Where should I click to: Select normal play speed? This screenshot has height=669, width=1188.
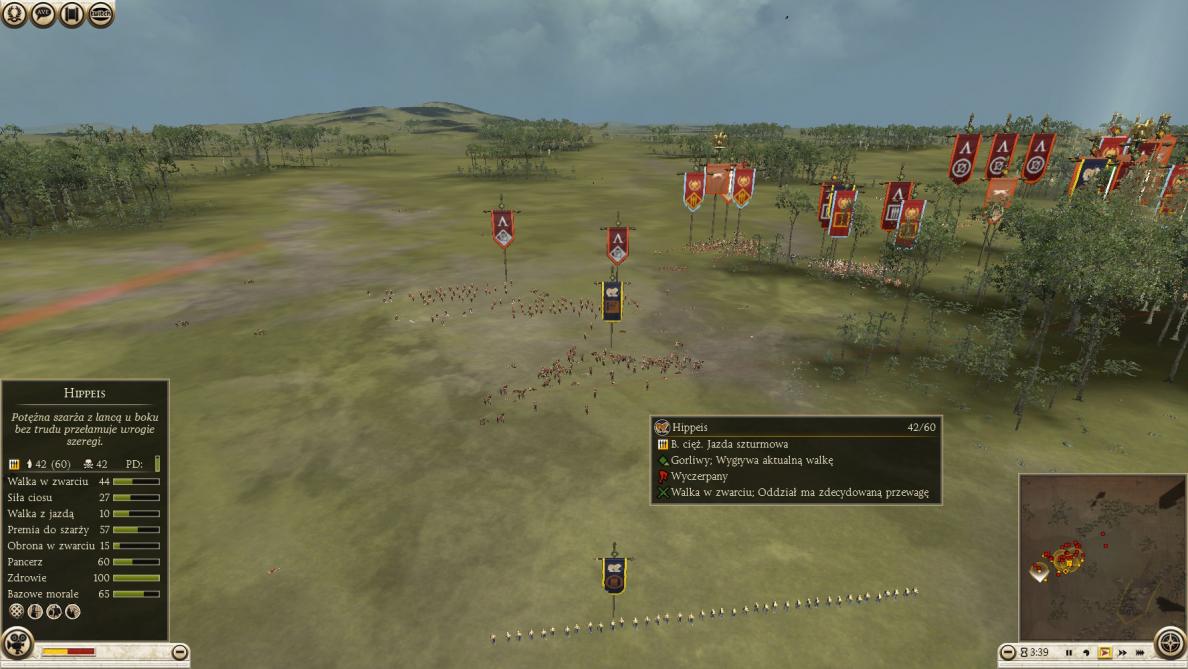pyautogui.click(x=1105, y=653)
